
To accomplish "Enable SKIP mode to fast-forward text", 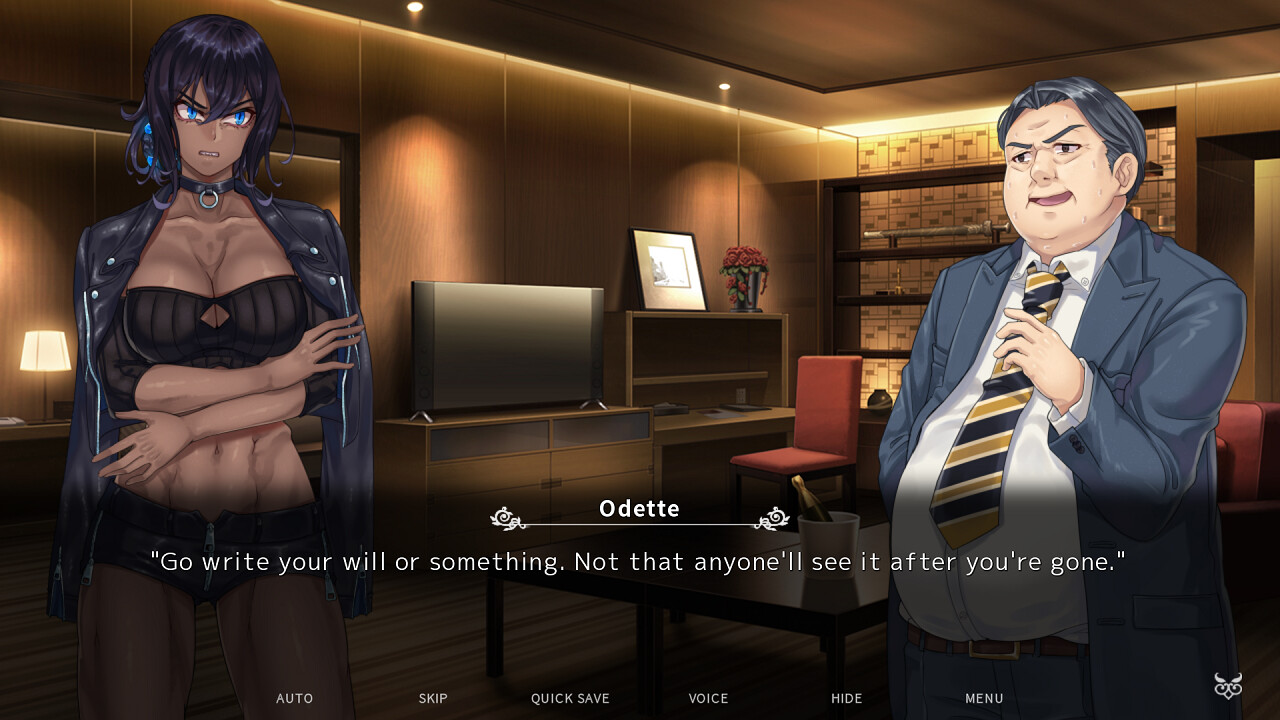I will pos(433,698).
